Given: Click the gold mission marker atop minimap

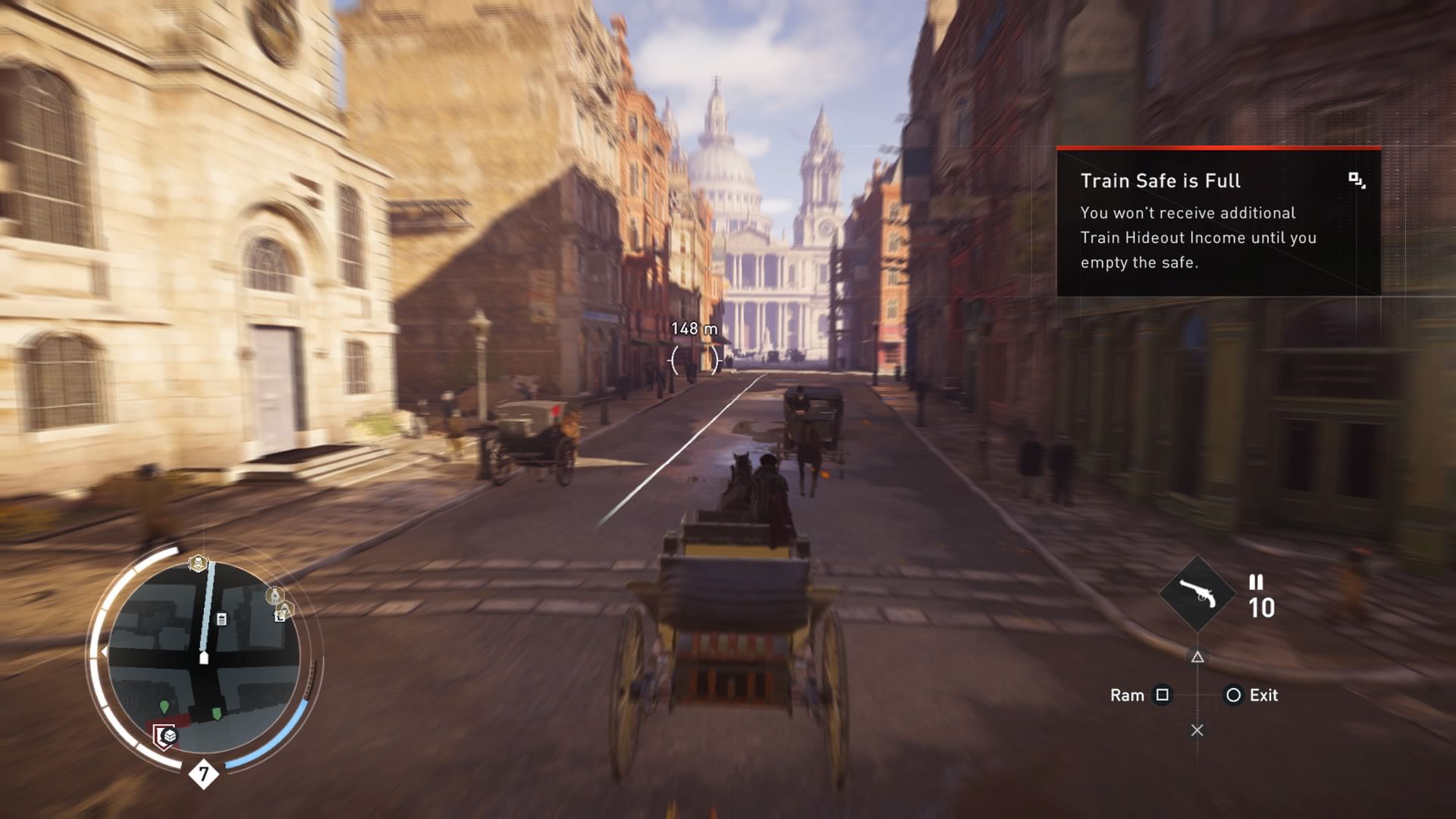Looking at the screenshot, I should click(198, 563).
